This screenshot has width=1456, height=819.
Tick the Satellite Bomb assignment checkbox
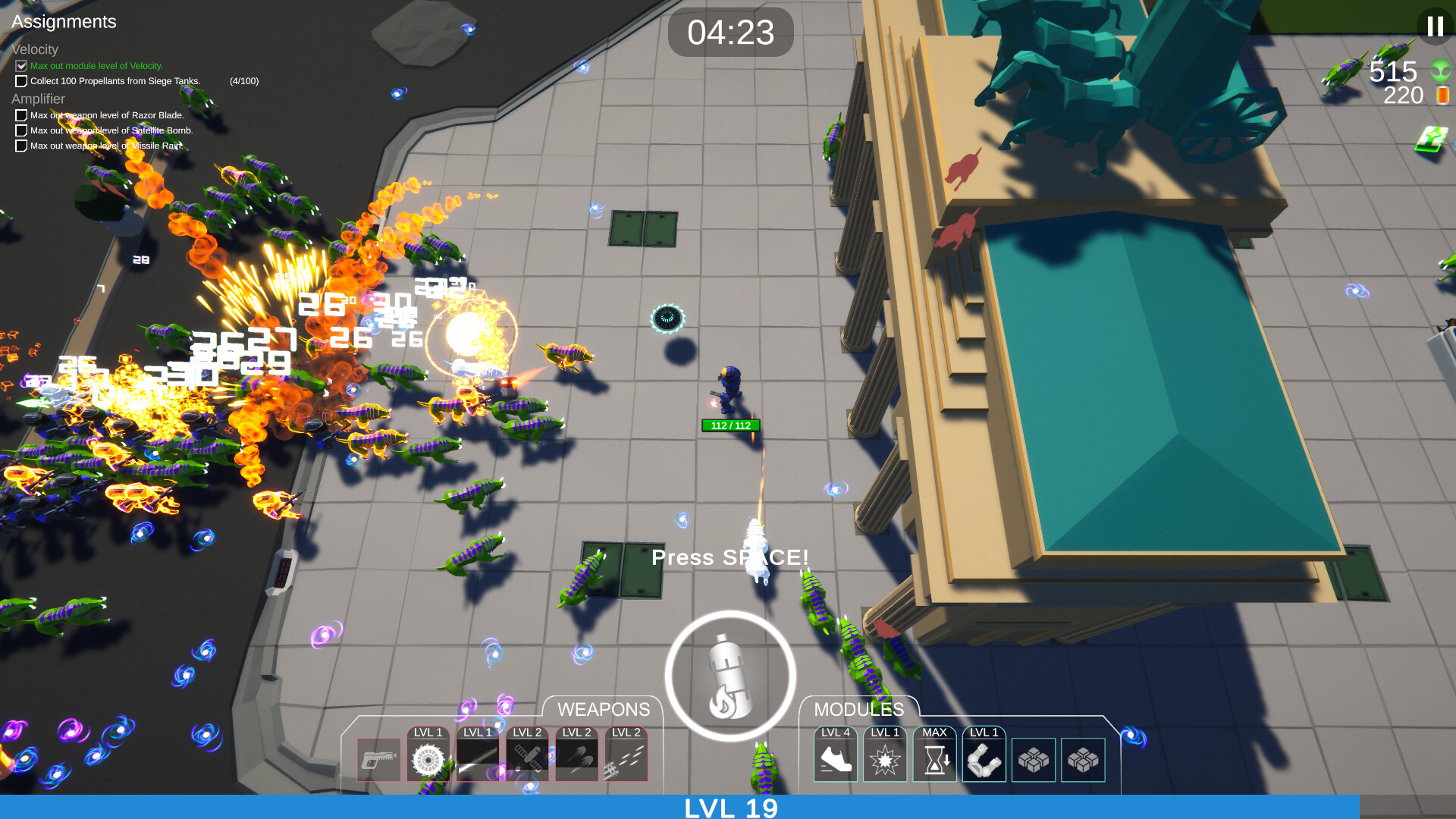coord(20,130)
